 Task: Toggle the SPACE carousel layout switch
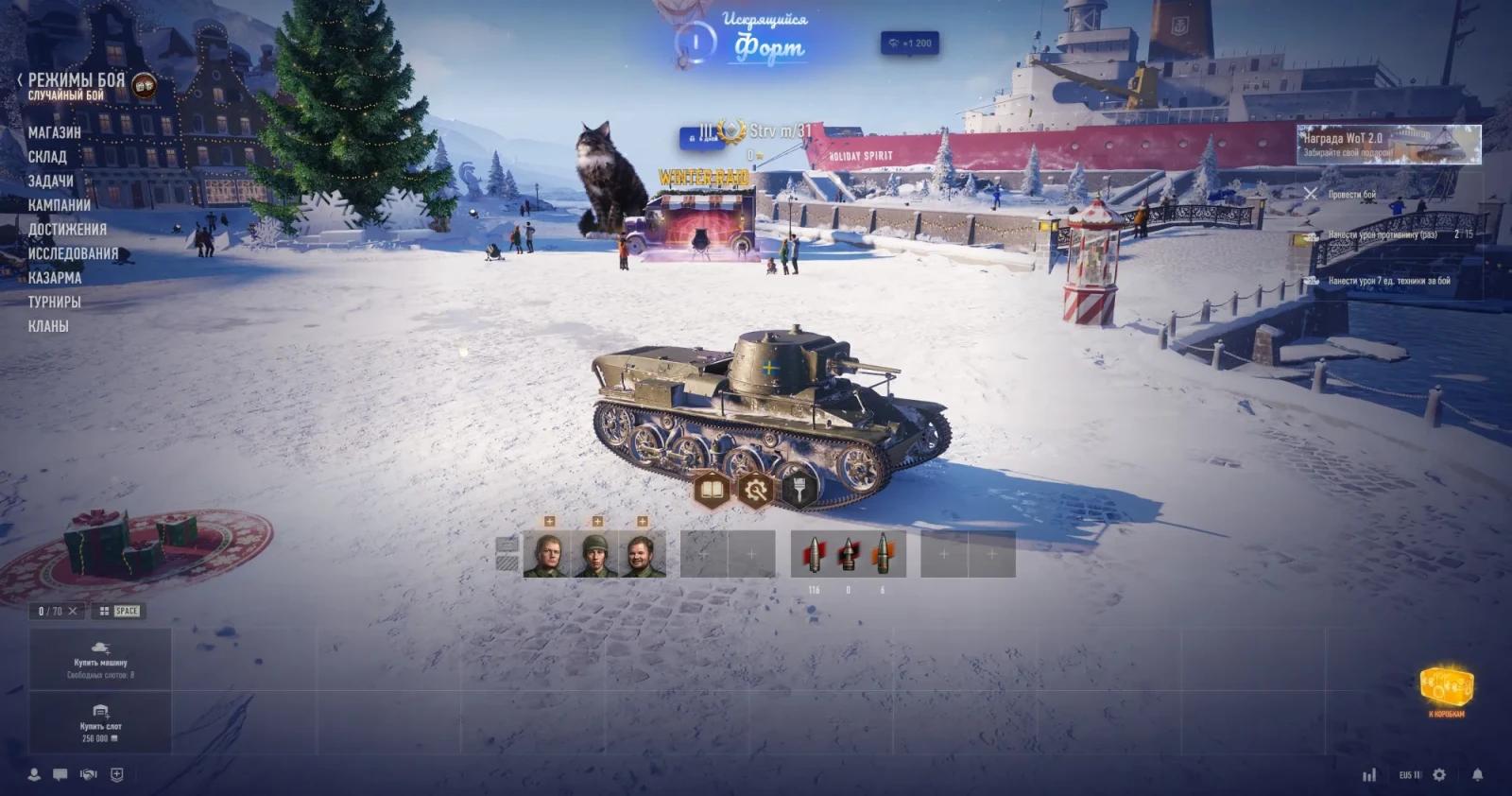tap(121, 610)
